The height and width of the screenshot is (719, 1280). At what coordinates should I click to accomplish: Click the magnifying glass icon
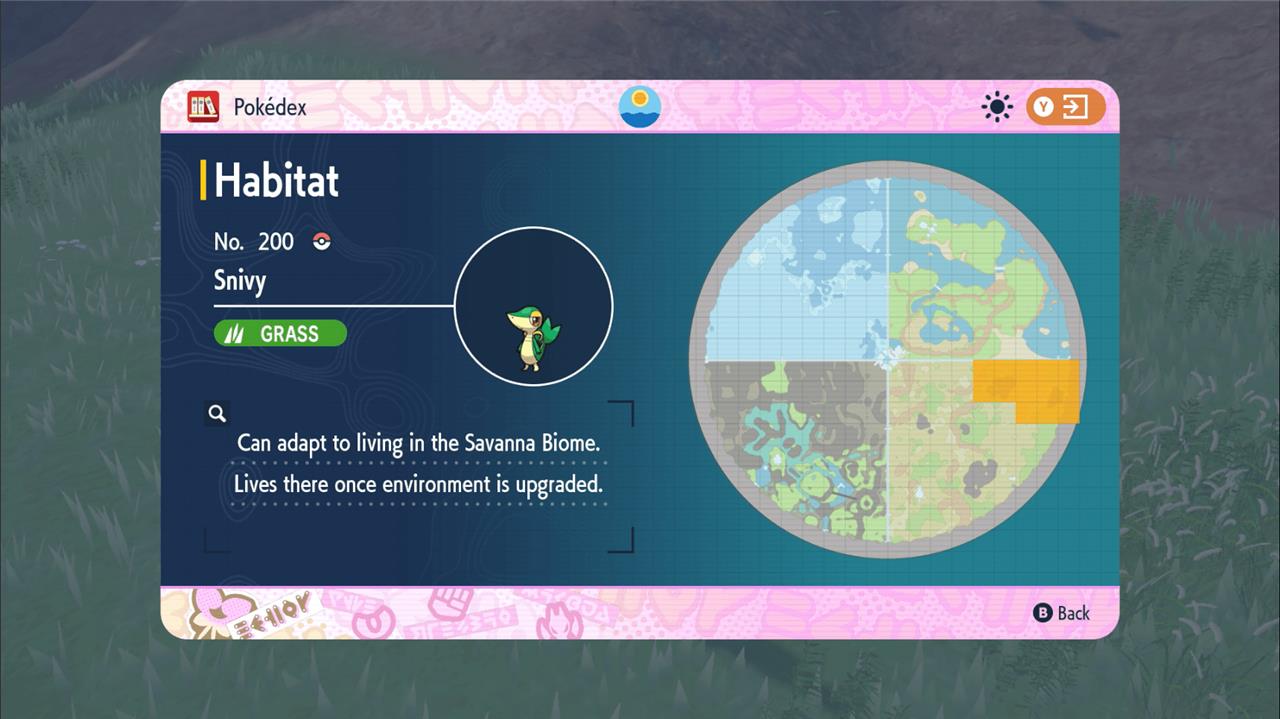(x=217, y=413)
